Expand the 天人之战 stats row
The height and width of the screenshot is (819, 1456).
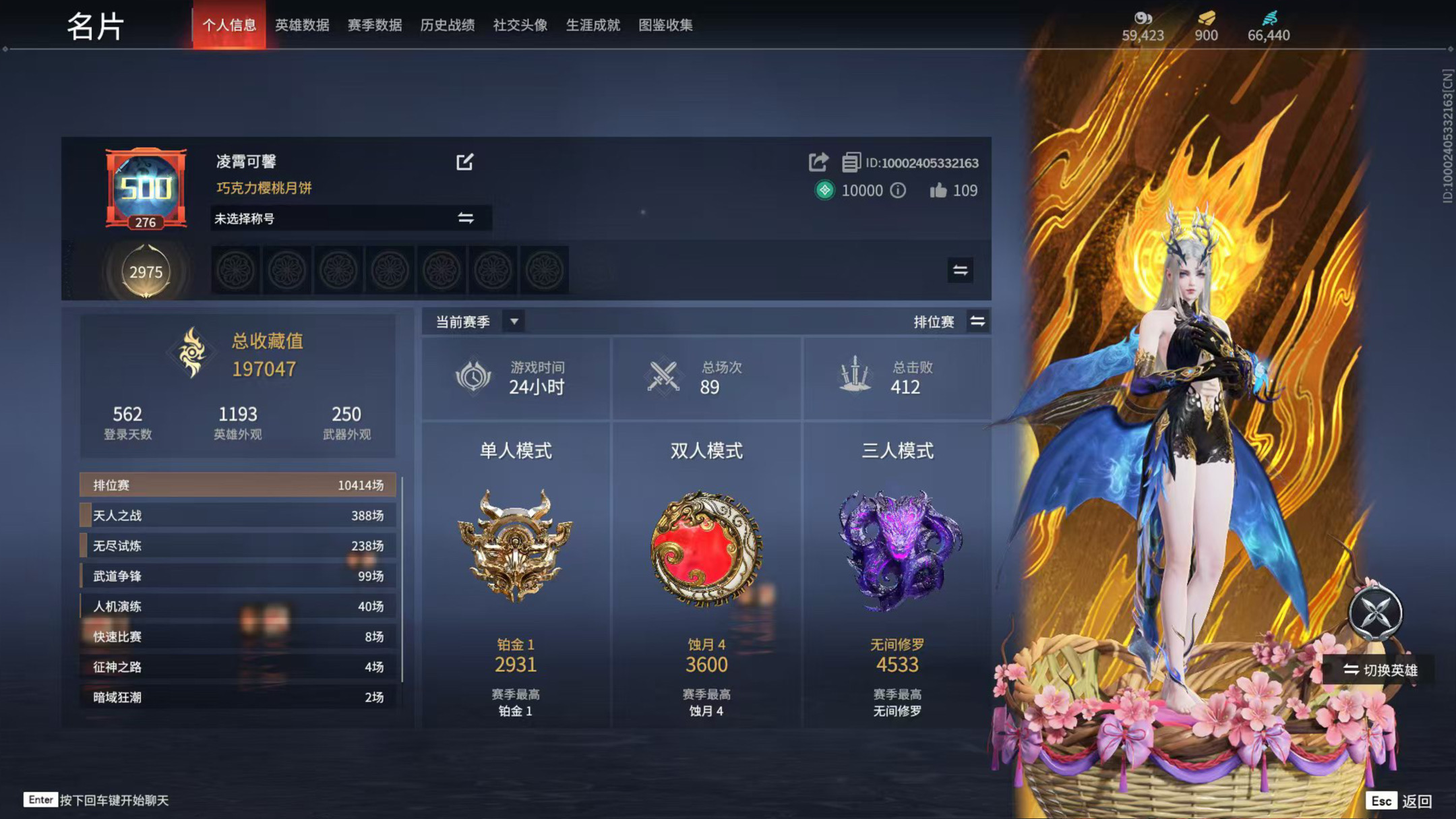pos(239,515)
